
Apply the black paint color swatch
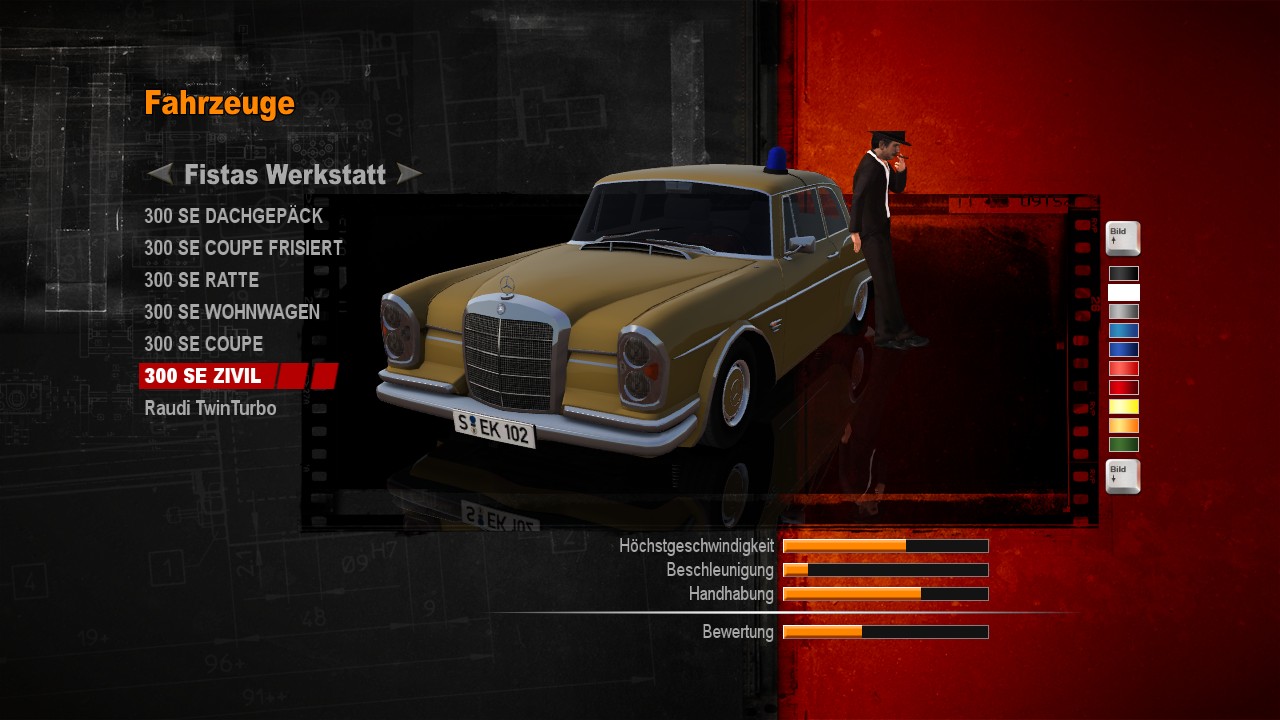[1123, 273]
